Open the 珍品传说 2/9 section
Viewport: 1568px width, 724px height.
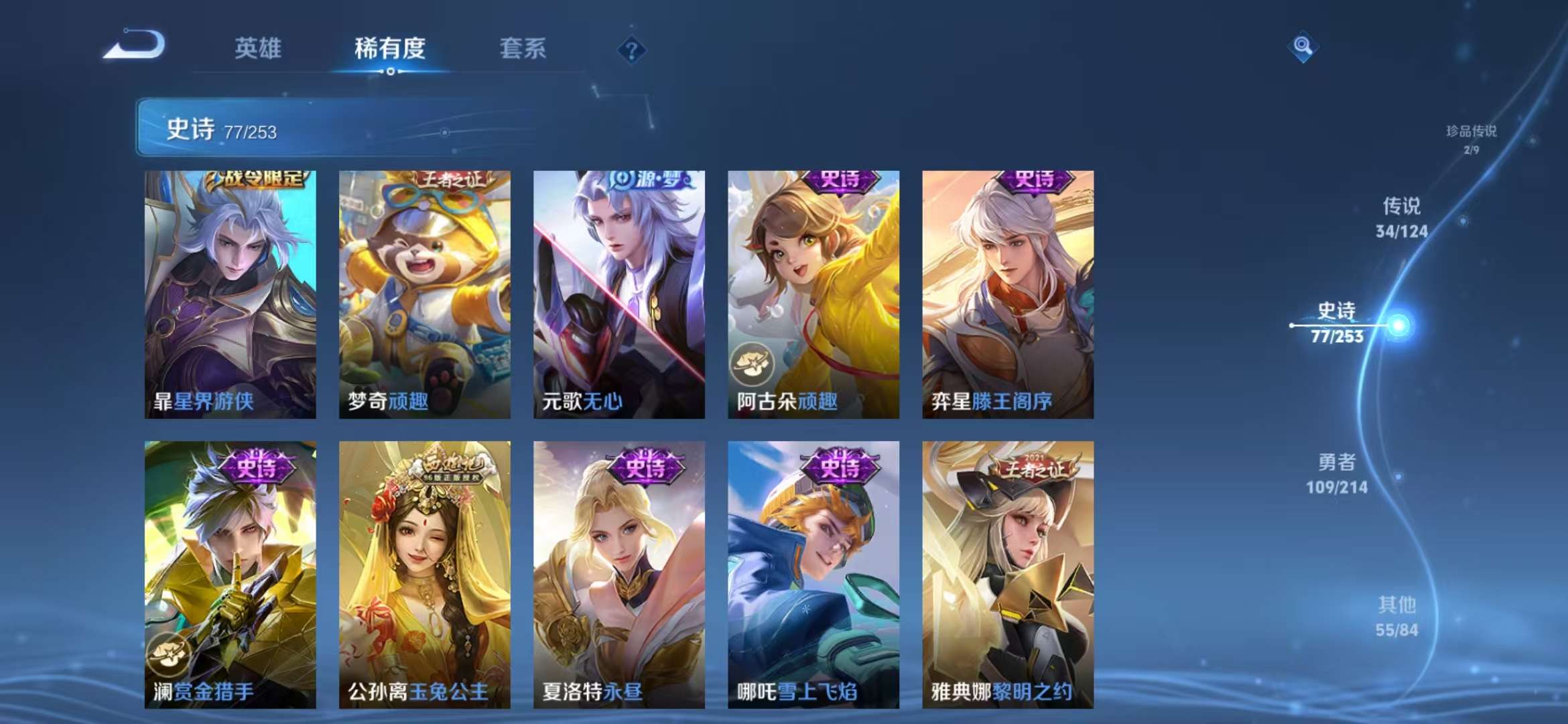coord(1472,137)
